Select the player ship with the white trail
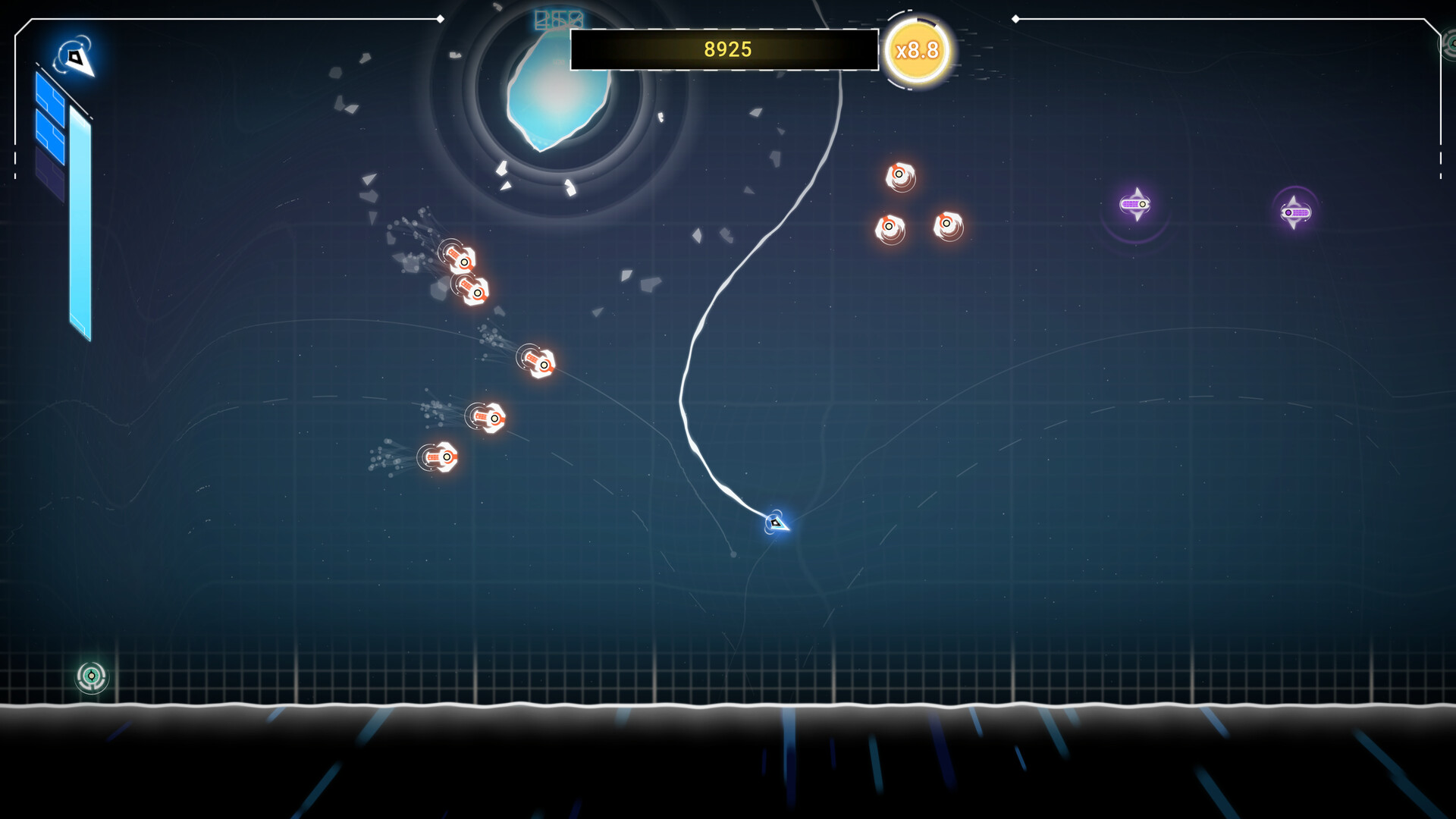 [776, 524]
